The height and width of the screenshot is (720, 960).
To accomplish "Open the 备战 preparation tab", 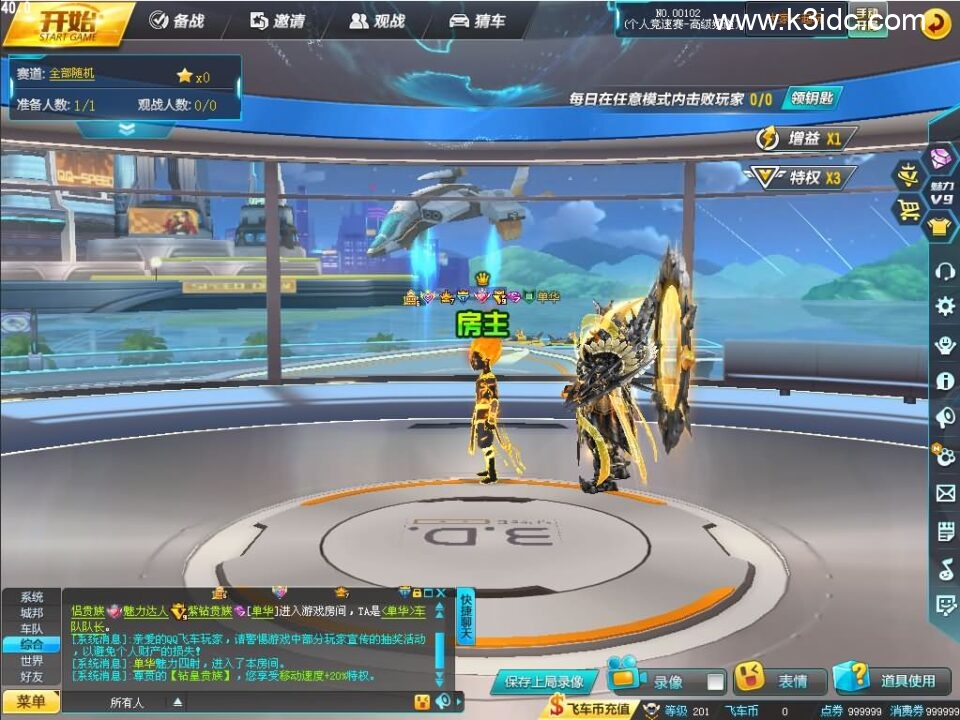I will pyautogui.click(x=176, y=21).
